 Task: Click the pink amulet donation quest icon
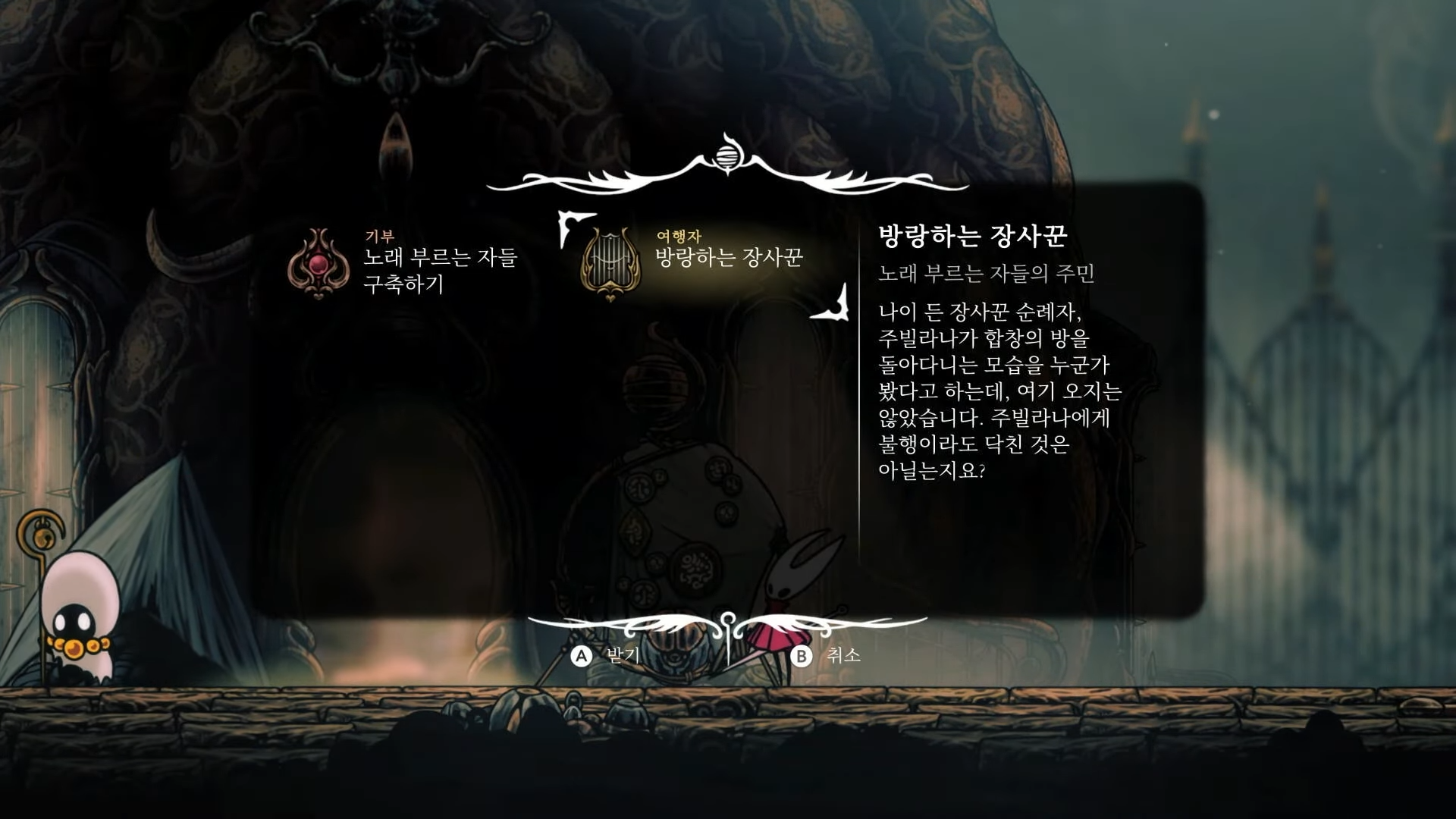(x=322, y=262)
